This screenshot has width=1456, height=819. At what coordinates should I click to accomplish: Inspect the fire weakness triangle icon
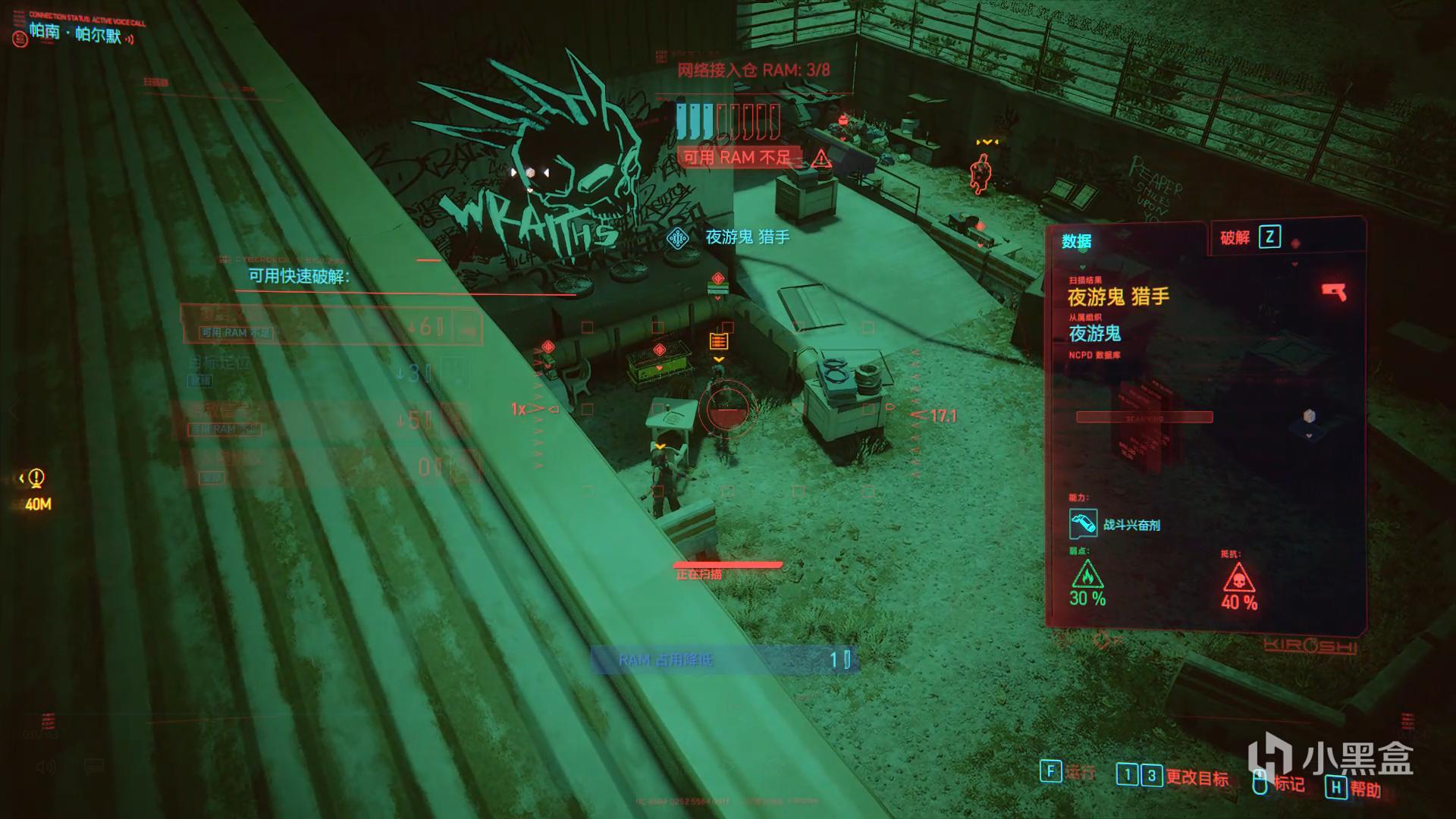click(x=1087, y=575)
